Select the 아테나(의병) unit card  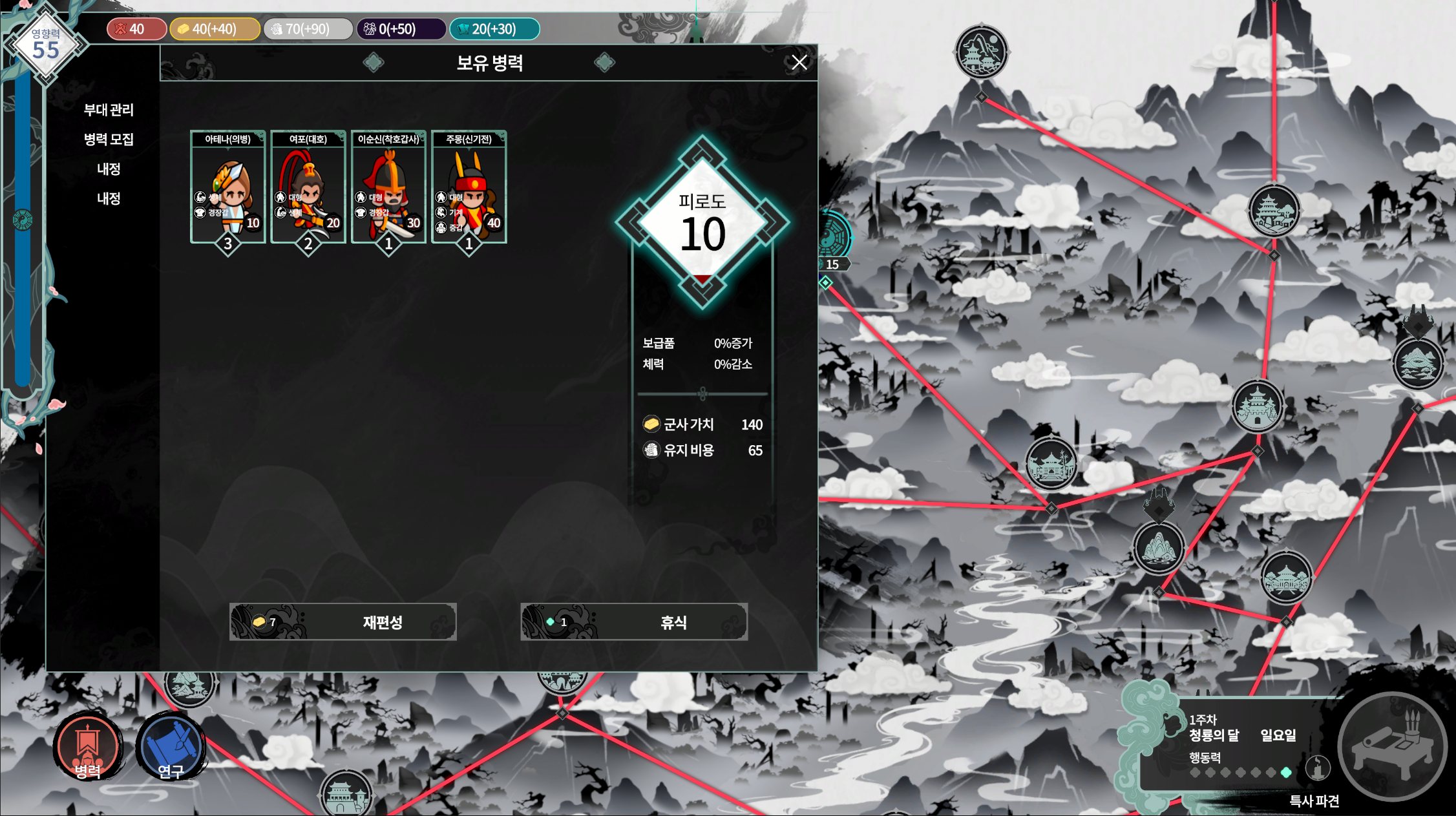[227, 187]
